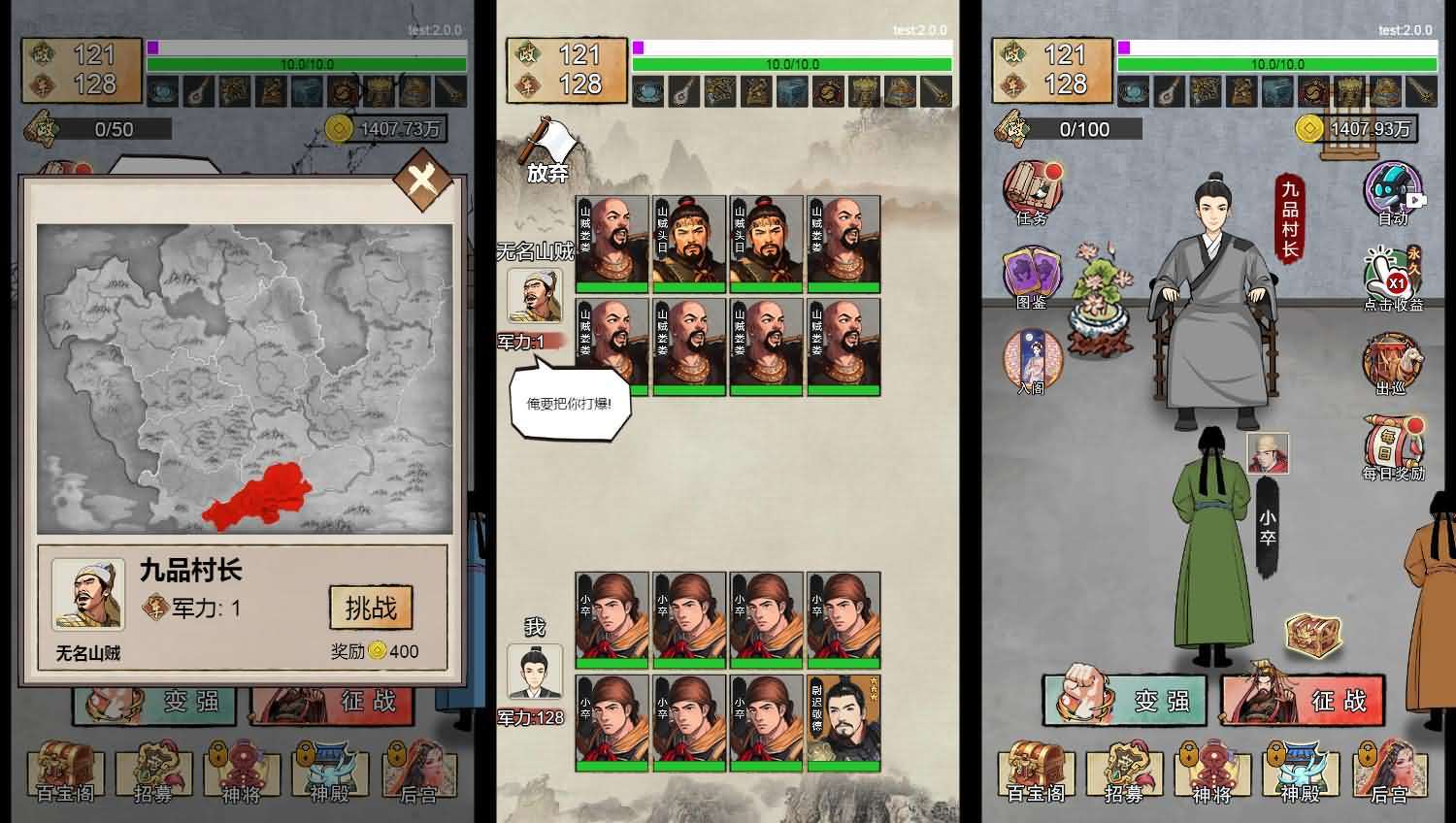Hit the 挑战 challenge button

pyautogui.click(x=371, y=609)
